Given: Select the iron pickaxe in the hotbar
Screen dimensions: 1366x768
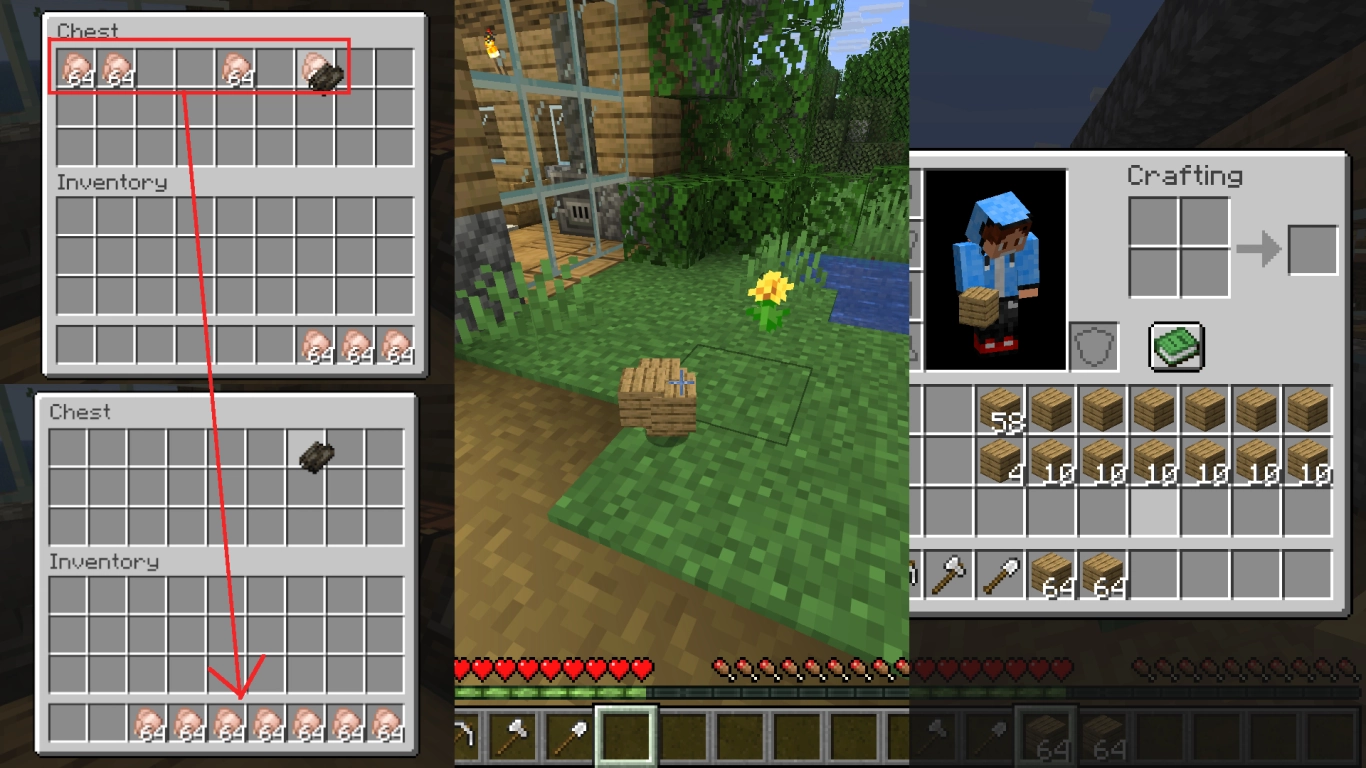Looking at the screenshot, I should pyautogui.click(x=465, y=732).
